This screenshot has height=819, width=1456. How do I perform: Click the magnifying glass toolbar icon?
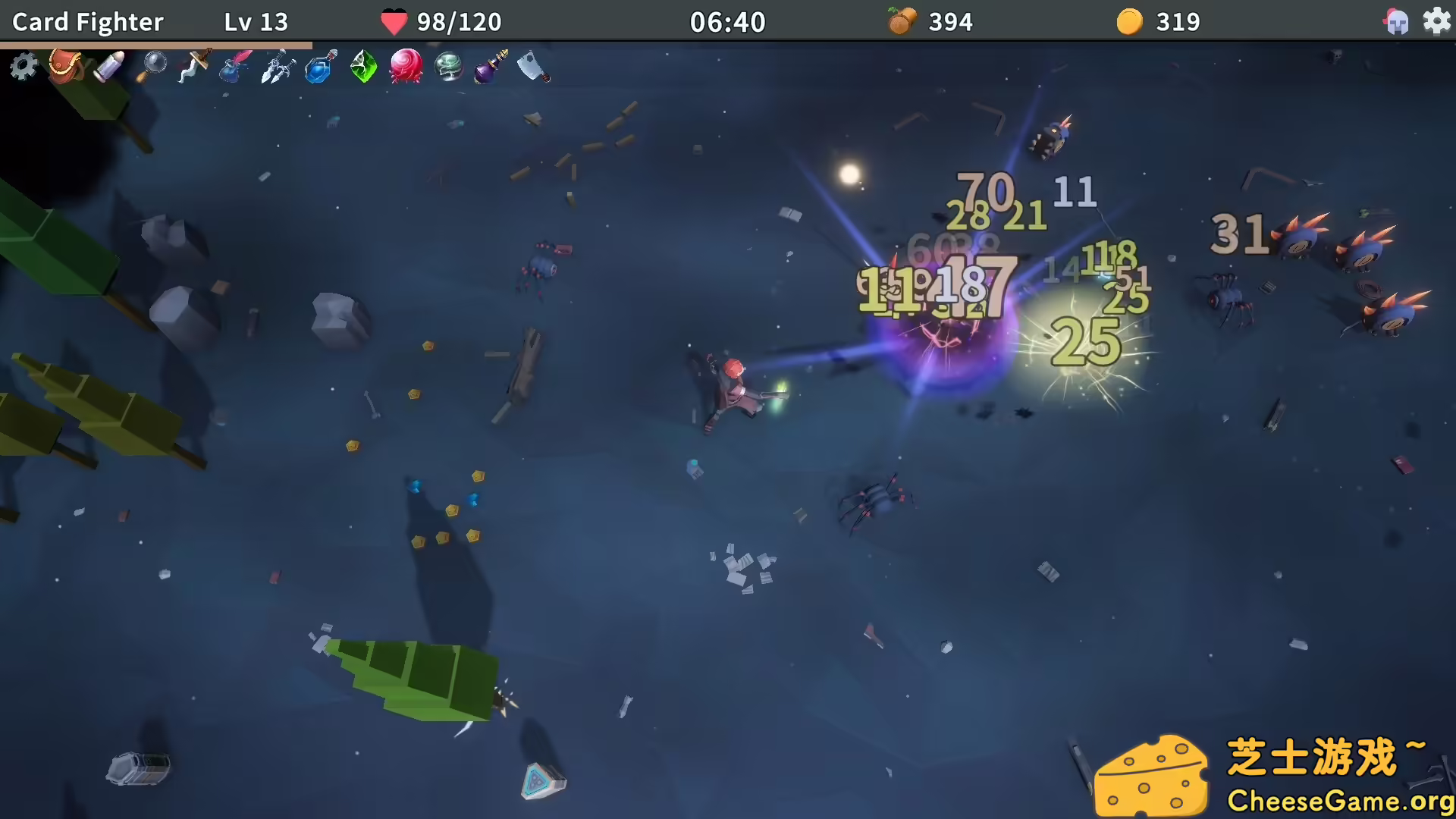154,64
